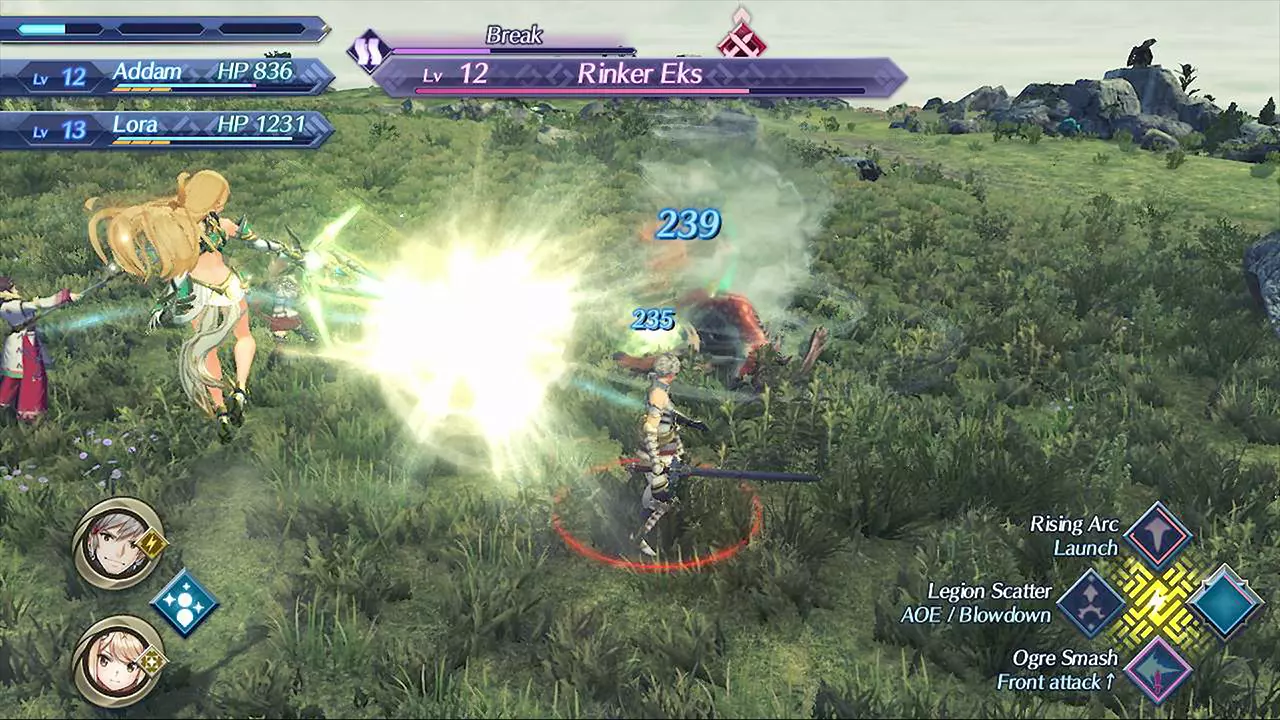Click the pink HP bar of Rinker Eks
Viewport: 1280px width, 720px height.
coord(580,90)
